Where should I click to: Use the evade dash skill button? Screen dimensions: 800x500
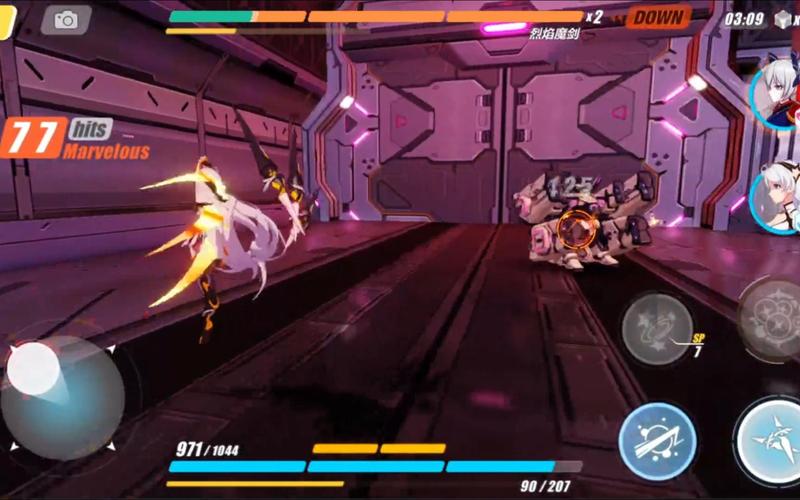(656, 440)
